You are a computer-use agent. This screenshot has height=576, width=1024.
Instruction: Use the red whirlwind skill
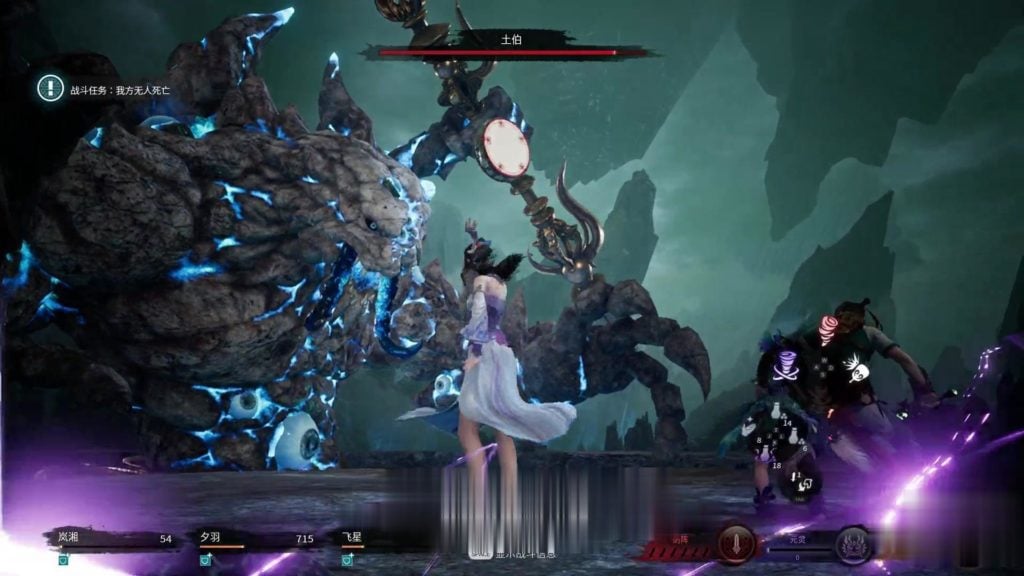(x=827, y=331)
